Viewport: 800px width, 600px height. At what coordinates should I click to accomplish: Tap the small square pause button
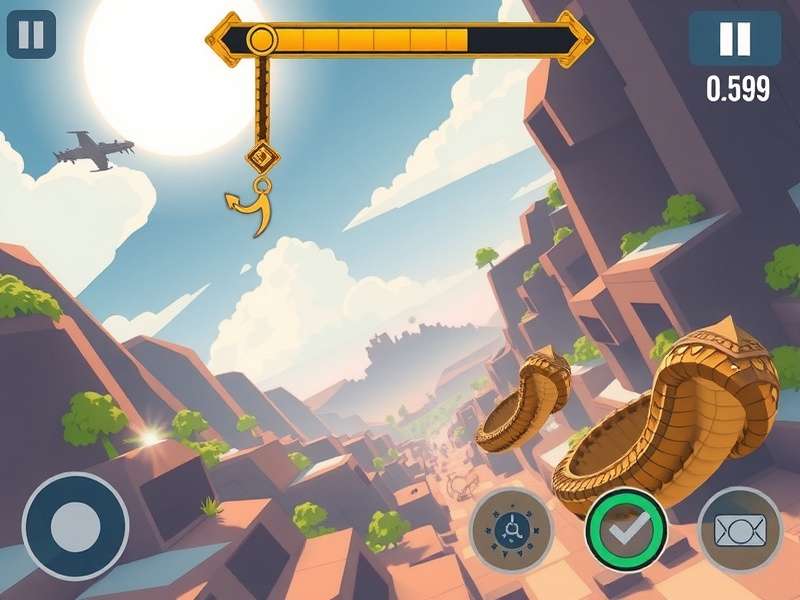pyautogui.click(x=31, y=35)
